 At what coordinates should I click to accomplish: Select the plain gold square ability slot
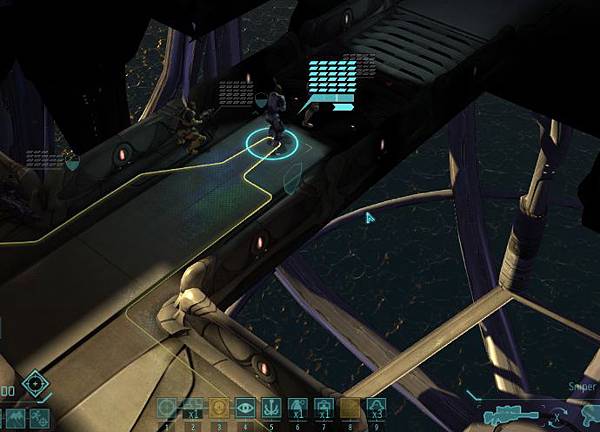click(x=349, y=409)
